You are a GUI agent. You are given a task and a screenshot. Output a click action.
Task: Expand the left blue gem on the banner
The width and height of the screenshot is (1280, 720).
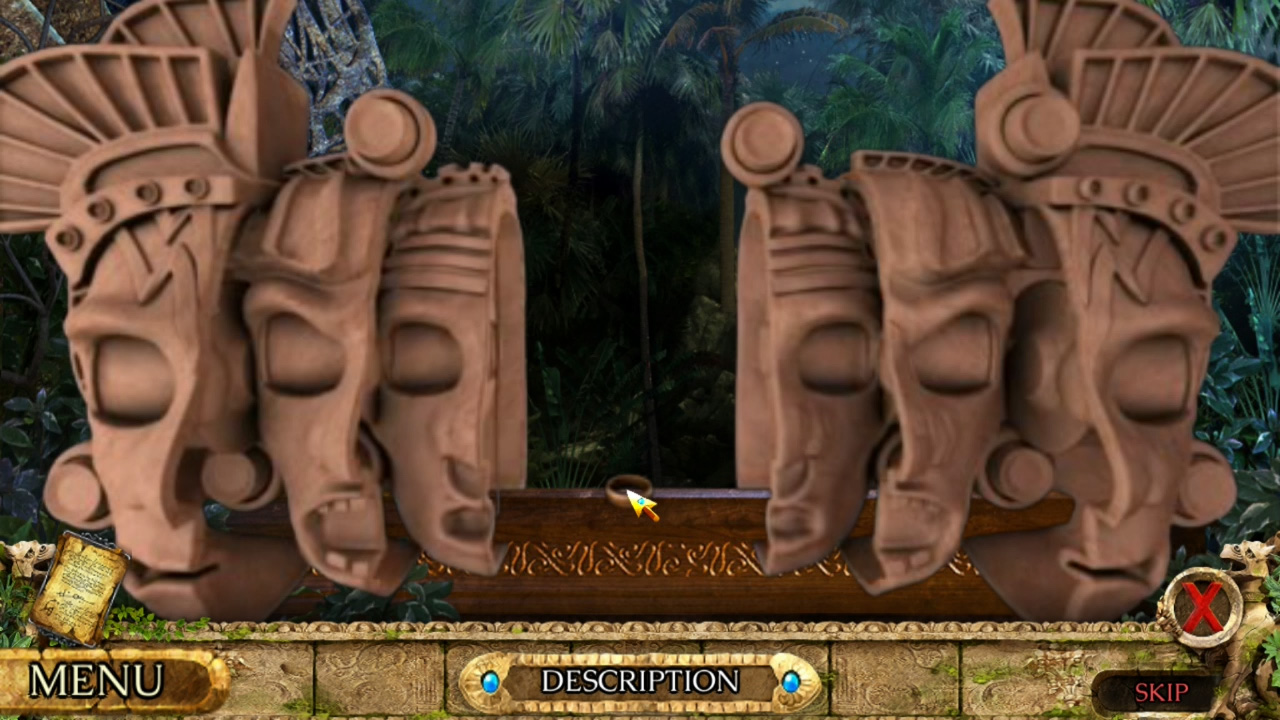[489, 683]
